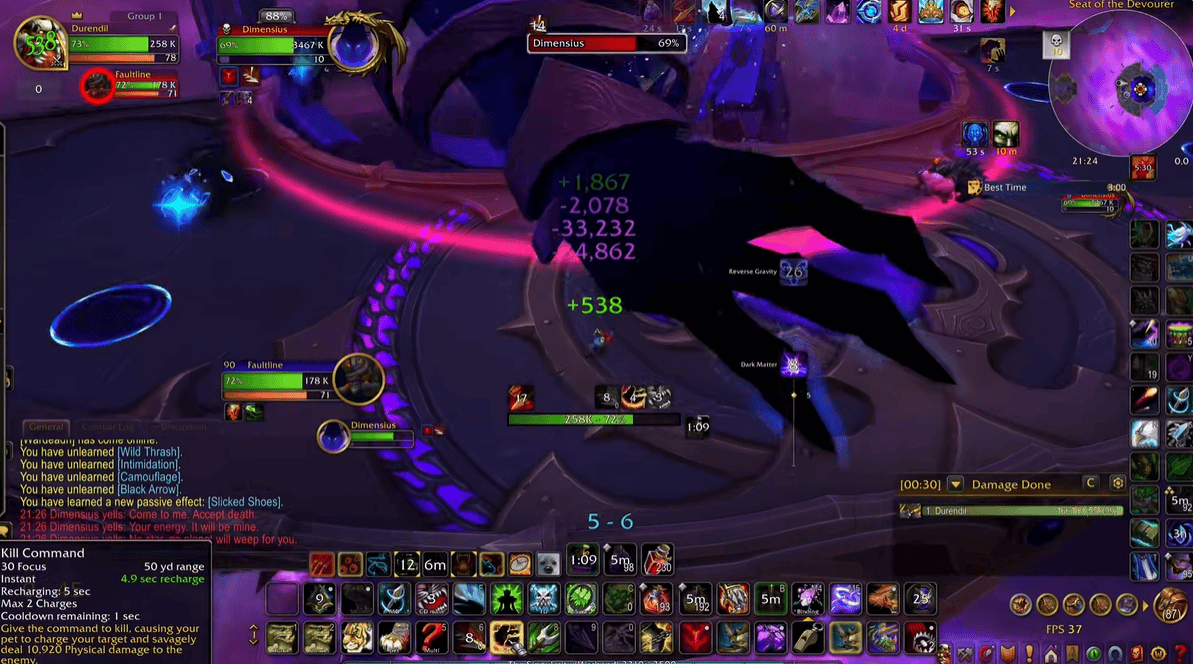Screen dimensions: 1193x664
Task: Open the Damage Done meter dropdown arrow
Action: point(955,485)
